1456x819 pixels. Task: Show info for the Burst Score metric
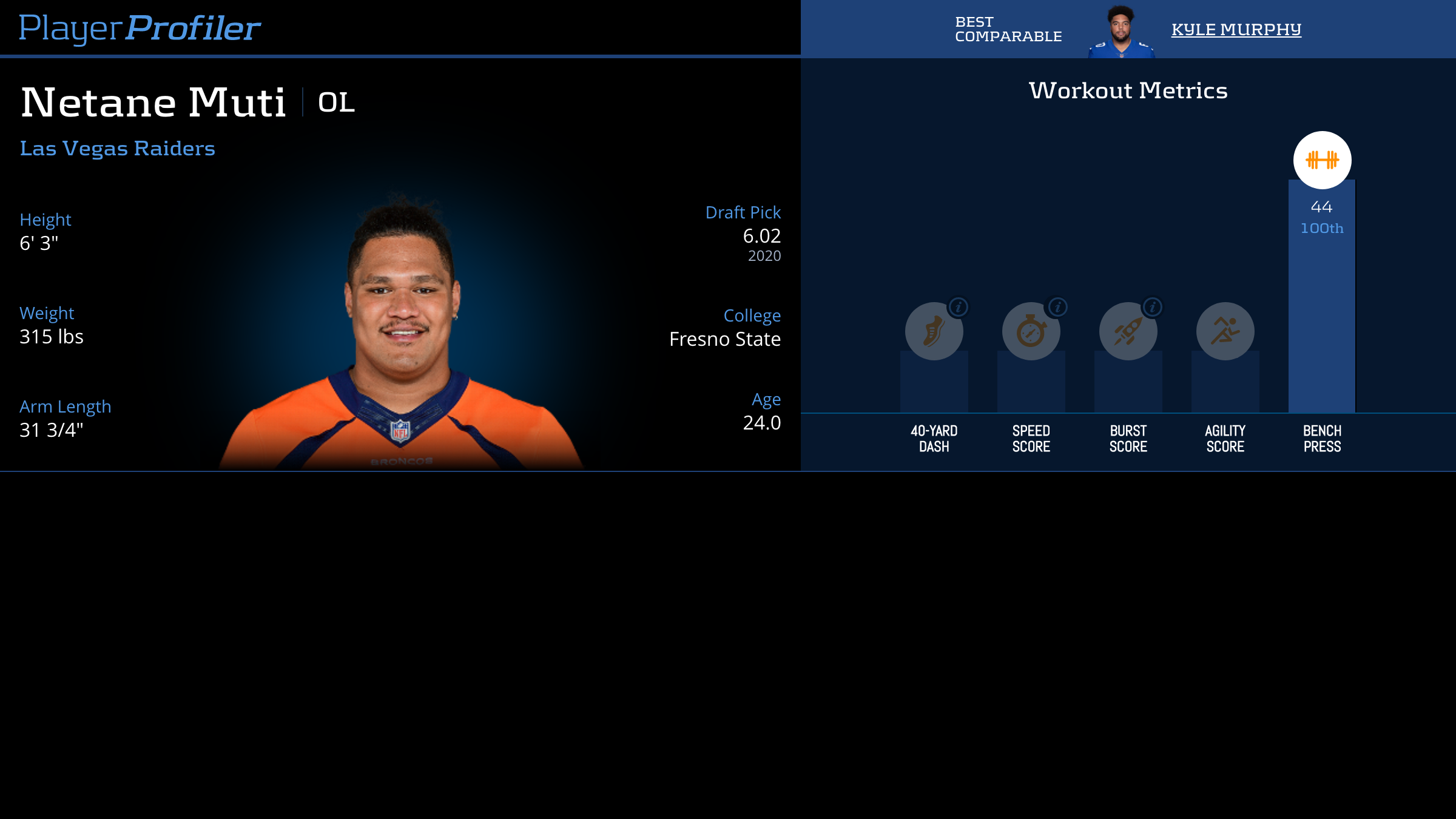coord(1153,307)
